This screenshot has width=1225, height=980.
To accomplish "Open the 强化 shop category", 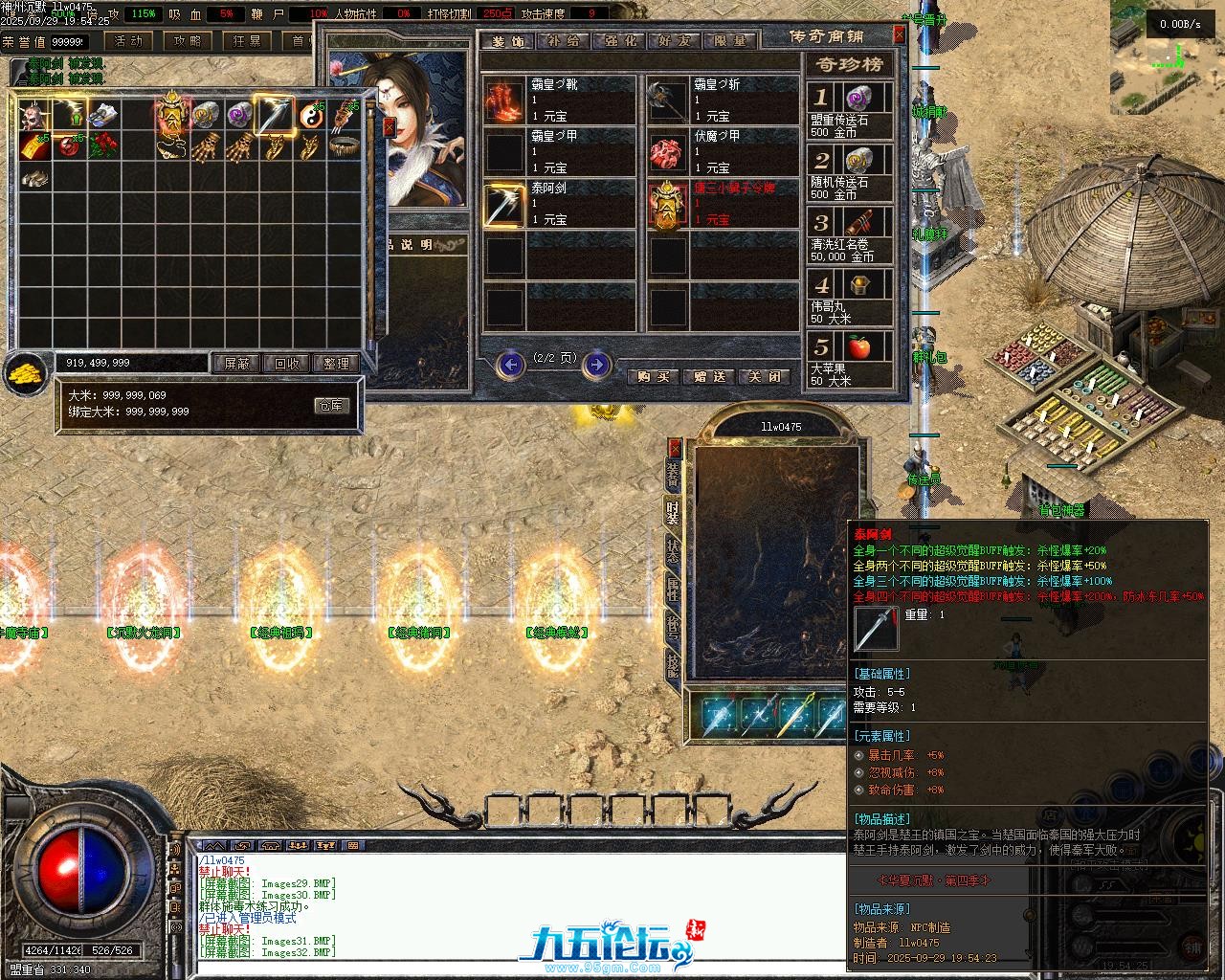I will [x=618, y=41].
